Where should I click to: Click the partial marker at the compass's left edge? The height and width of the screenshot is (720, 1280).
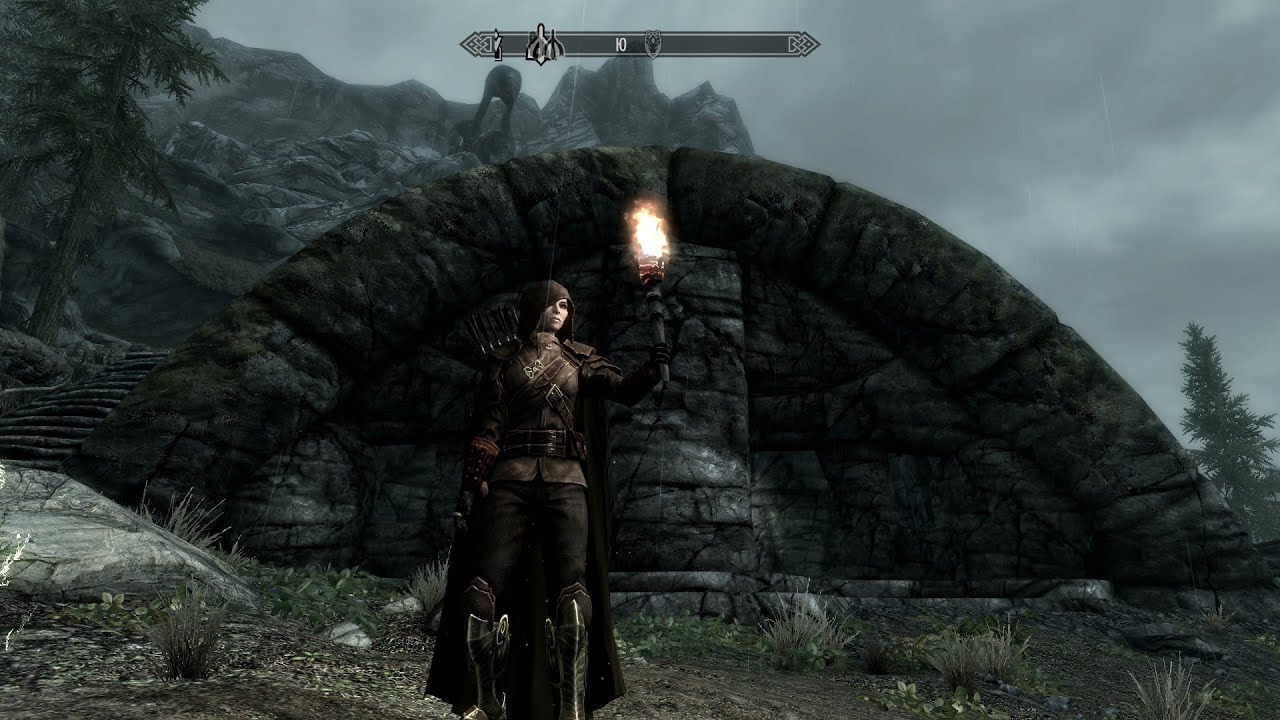[497, 44]
